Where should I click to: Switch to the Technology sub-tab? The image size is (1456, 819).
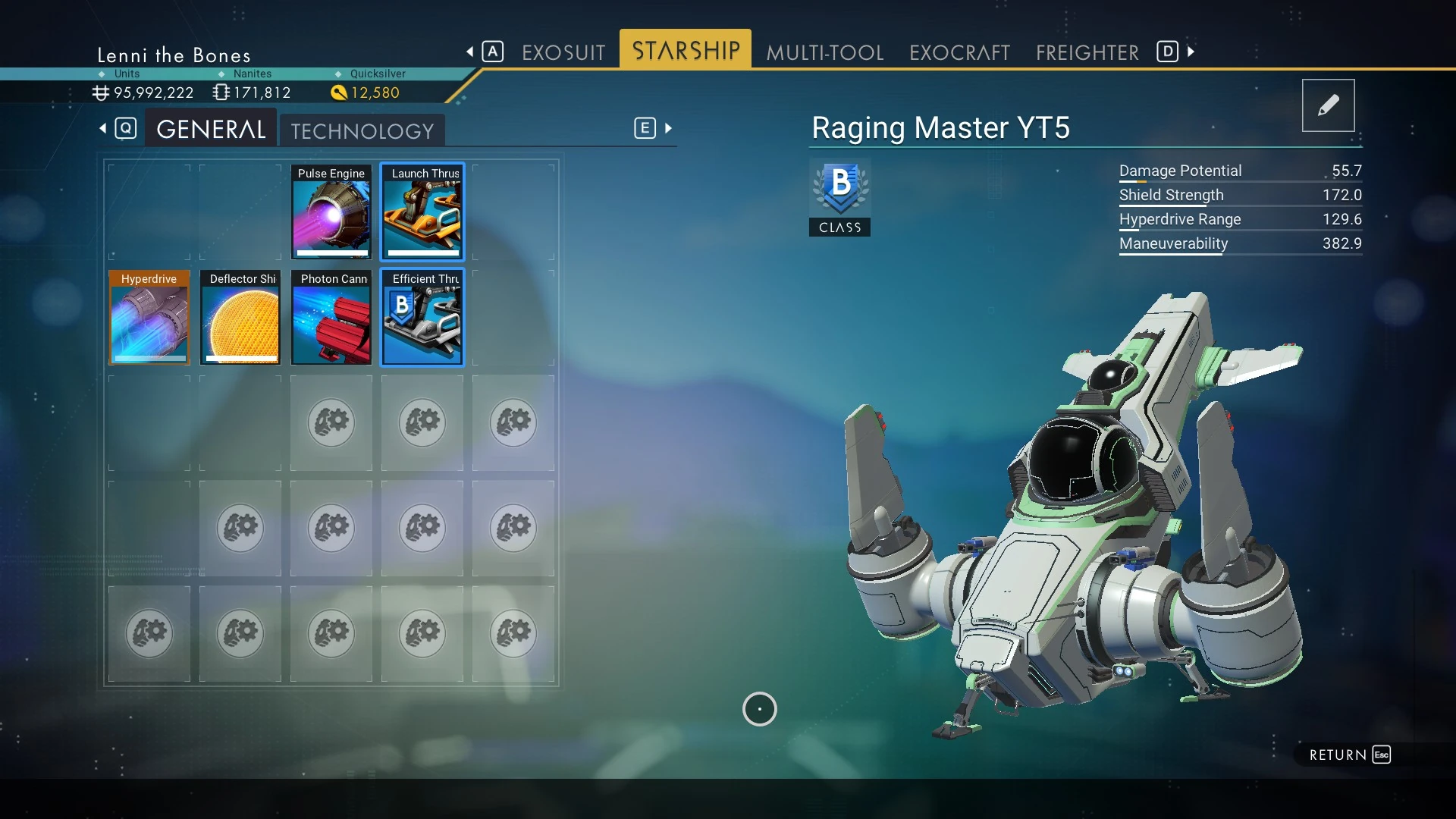362,131
